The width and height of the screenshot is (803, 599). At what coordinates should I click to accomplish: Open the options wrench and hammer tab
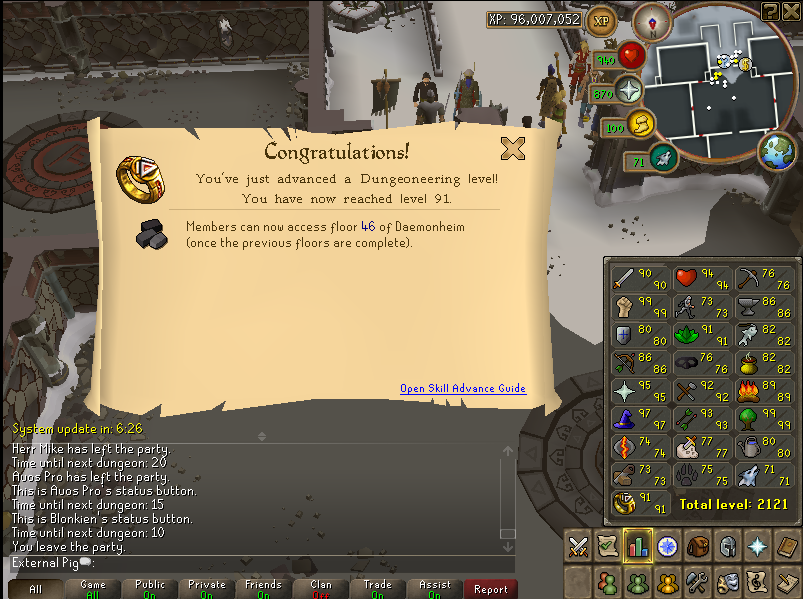click(x=697, y=580)
